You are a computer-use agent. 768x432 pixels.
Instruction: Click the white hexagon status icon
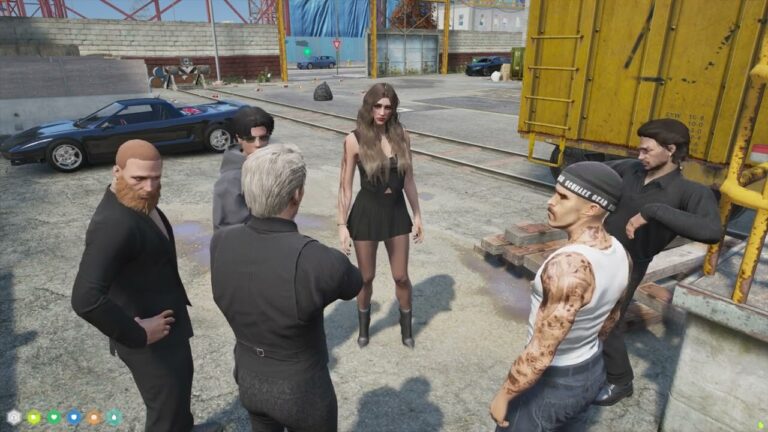coord(14,417)
